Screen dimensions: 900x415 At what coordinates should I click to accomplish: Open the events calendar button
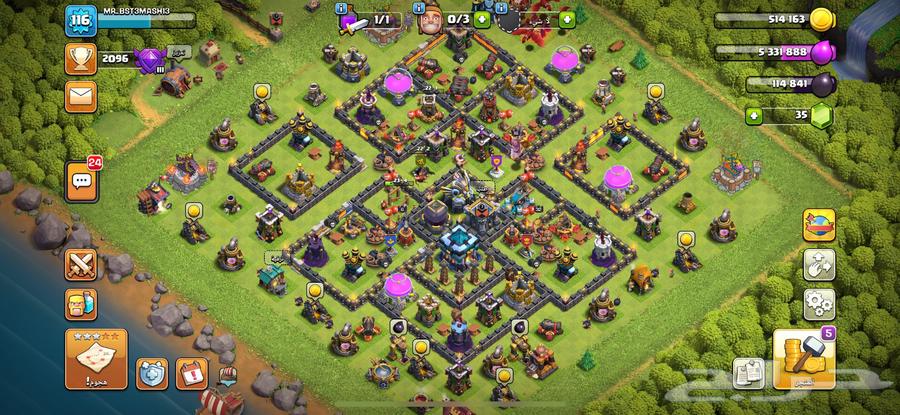tap(190, 373)
